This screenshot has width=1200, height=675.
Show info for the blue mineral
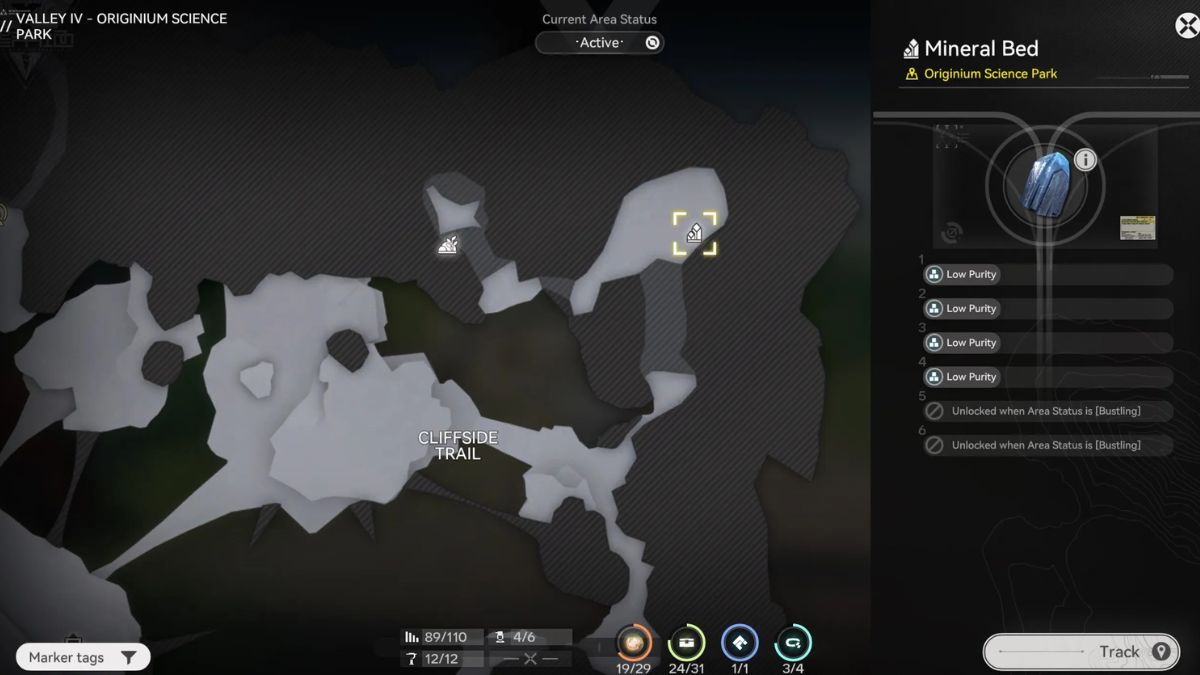tap(1085, 160)
